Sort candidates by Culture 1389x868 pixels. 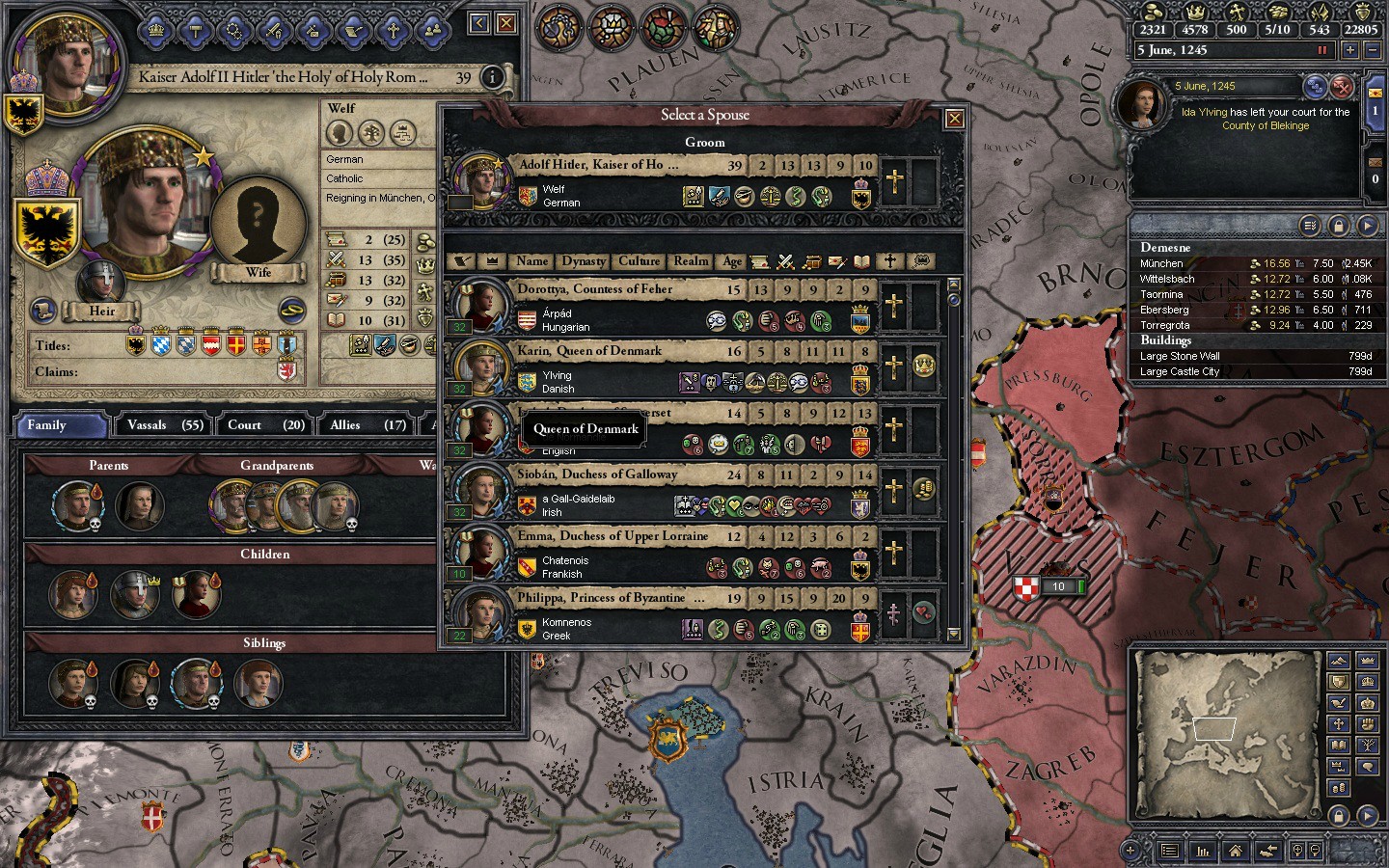[640, 261]
